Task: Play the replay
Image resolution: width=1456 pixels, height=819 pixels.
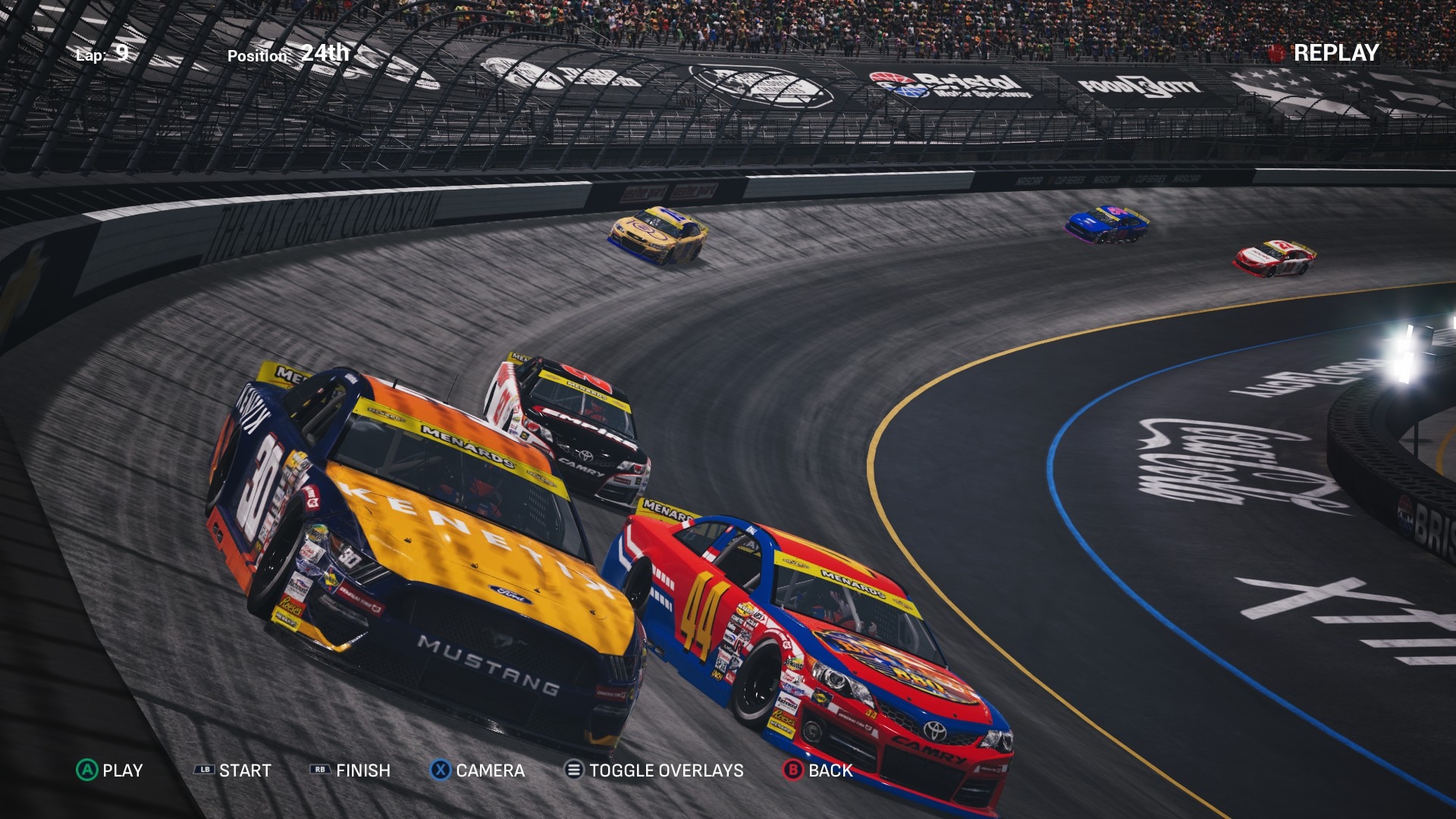Action: [x=110, y=770]
